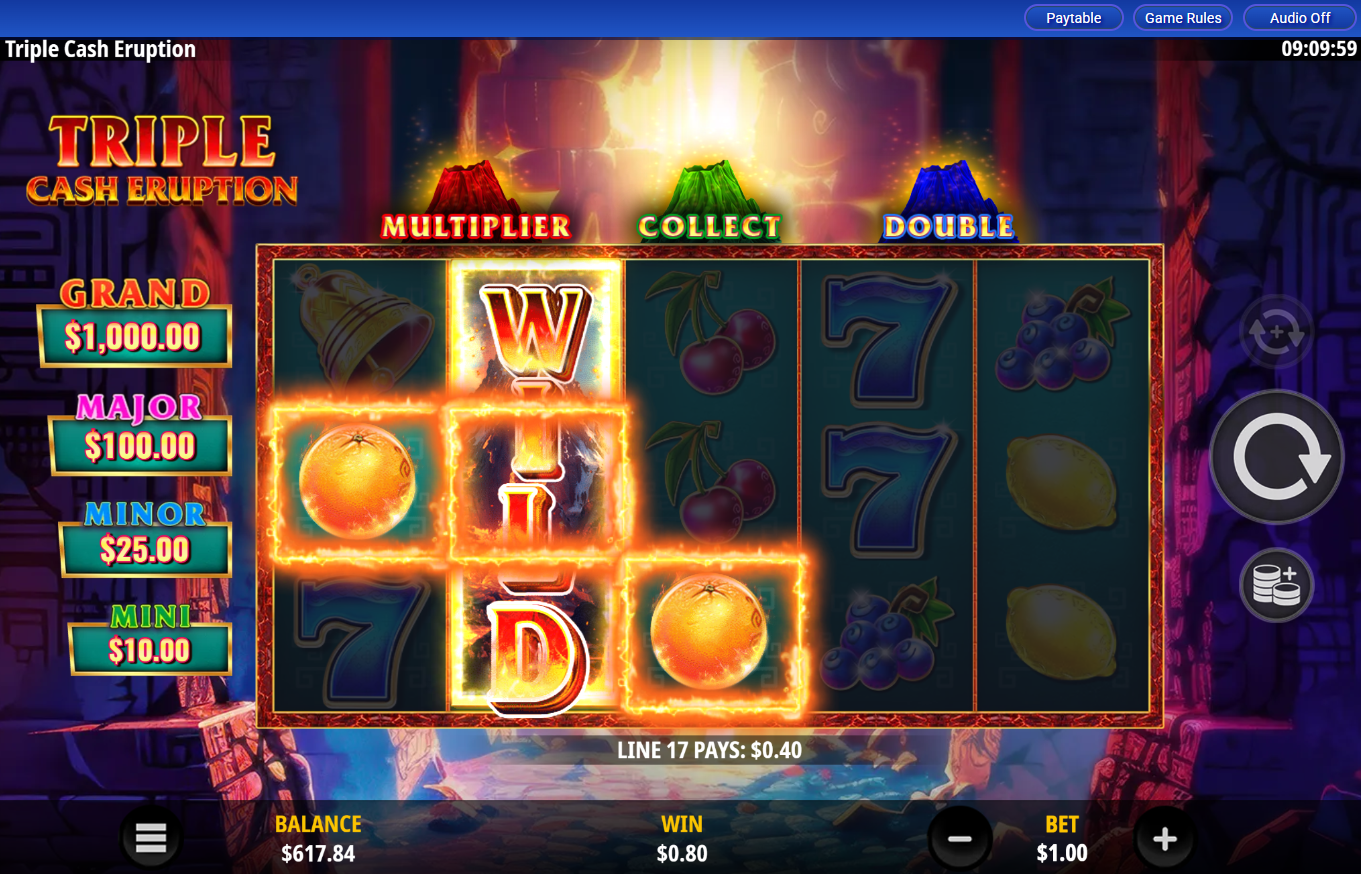1361x874 pixels.
Task: Open the Paytable
Action: pyautogui.click(x=1073, y=17)
